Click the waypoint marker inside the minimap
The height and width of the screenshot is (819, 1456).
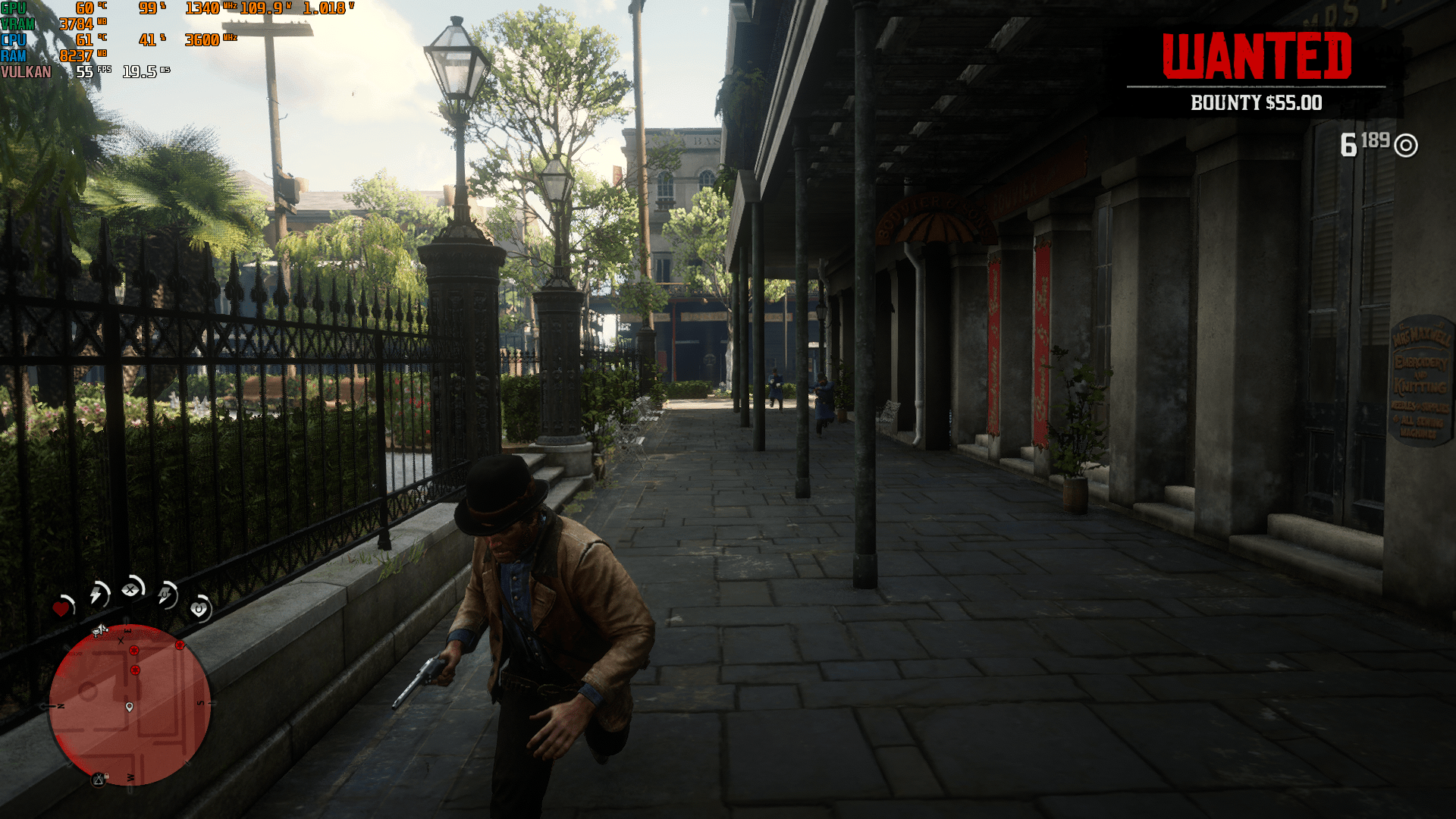tap(130, 707)
